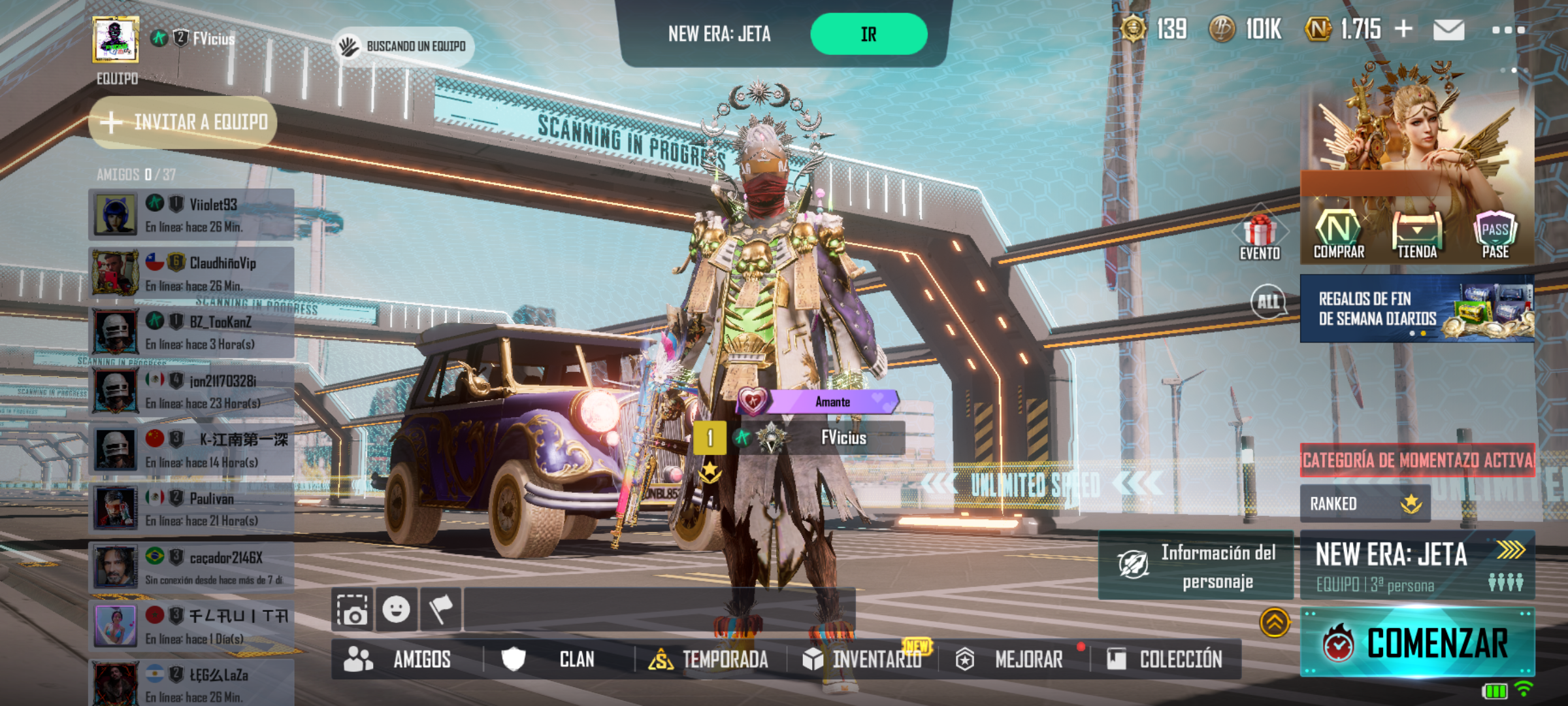Image resolution: width=1568 pixels, height=706 pixels.
Task: Select friend Viiolet93 in the list
Action: (x=191, y=214)
